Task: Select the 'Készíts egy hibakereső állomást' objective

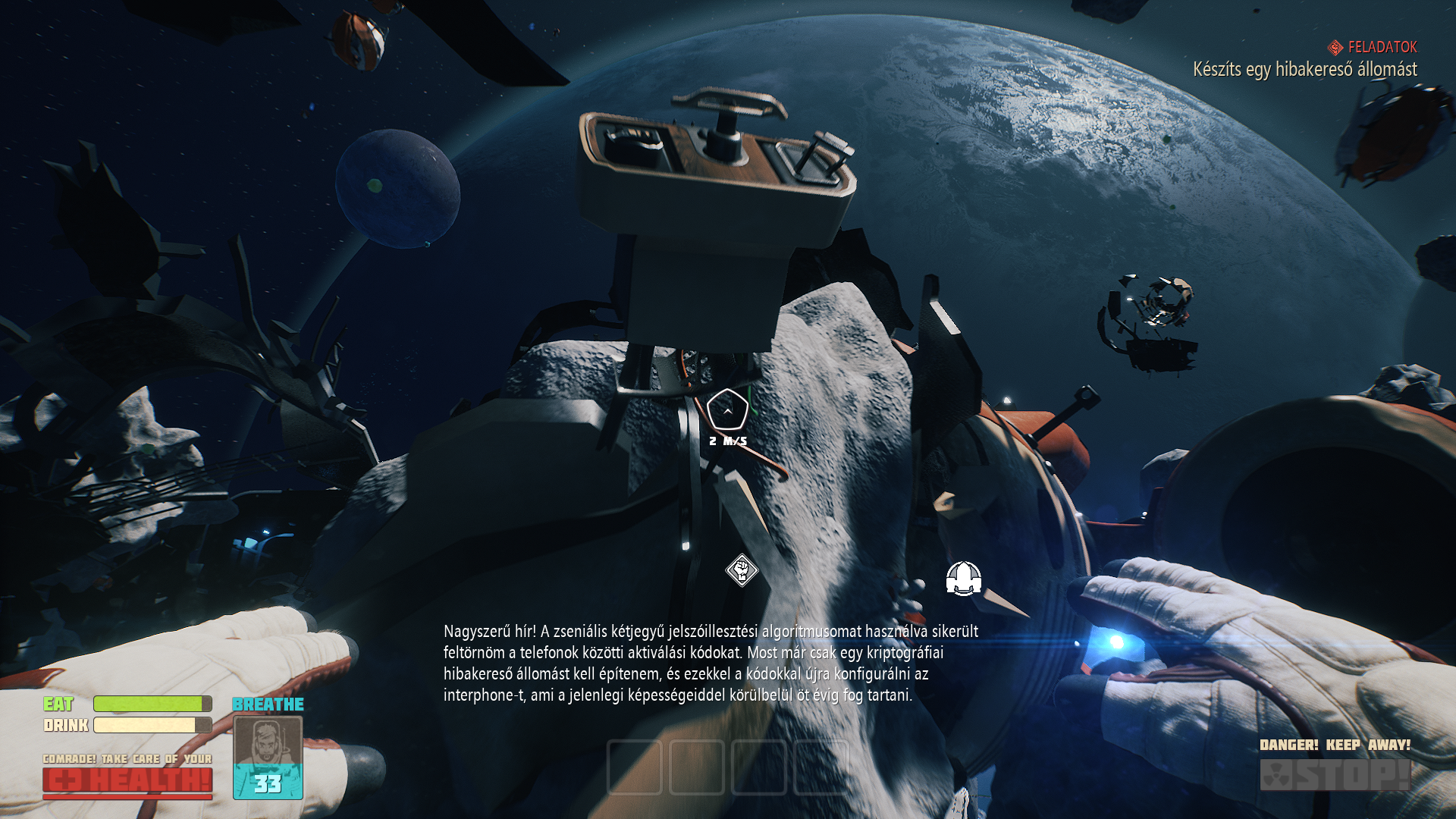Action: click(x=1304, y=70)
